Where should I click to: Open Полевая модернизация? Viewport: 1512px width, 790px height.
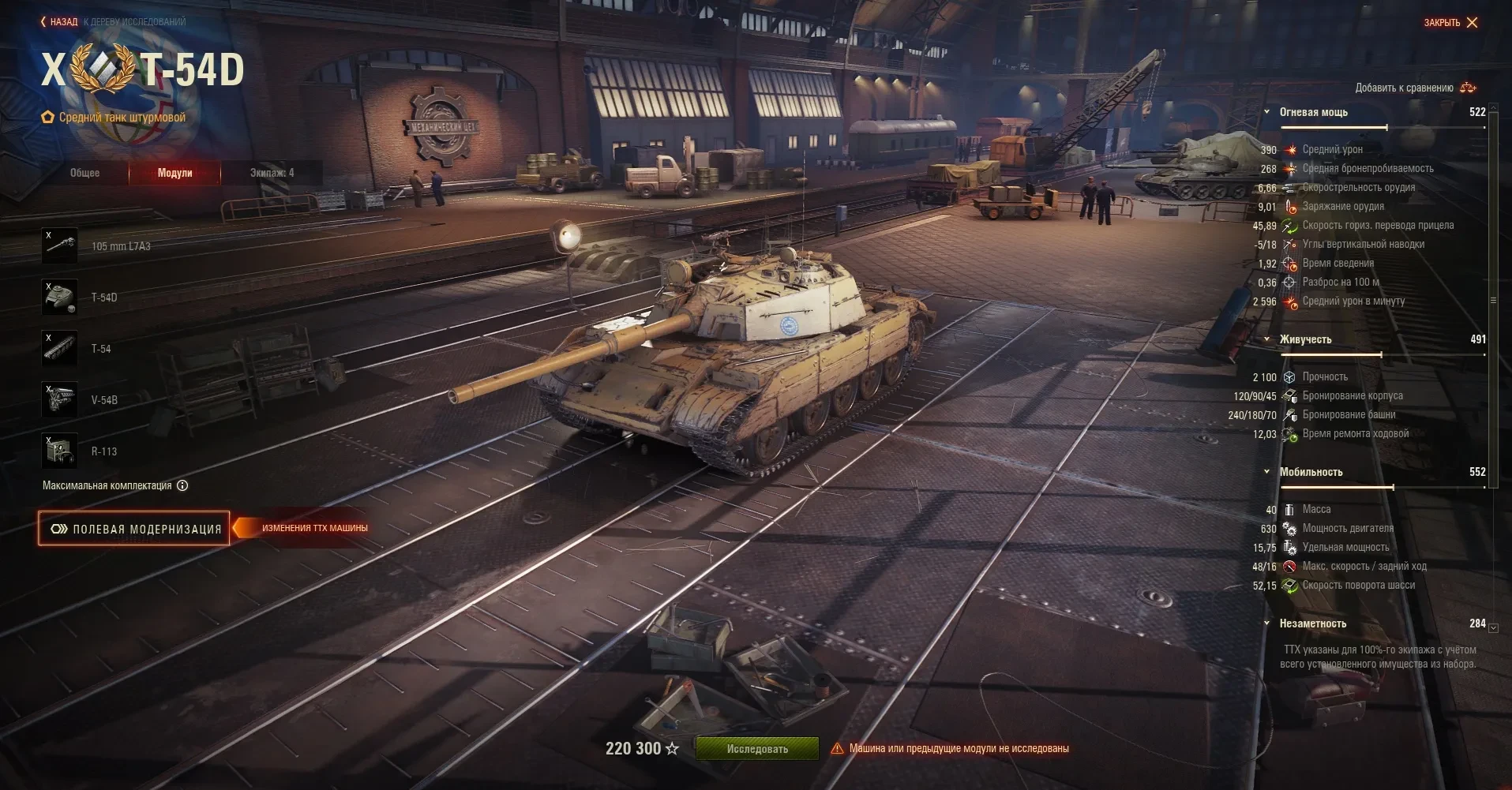tap(134, 529)
